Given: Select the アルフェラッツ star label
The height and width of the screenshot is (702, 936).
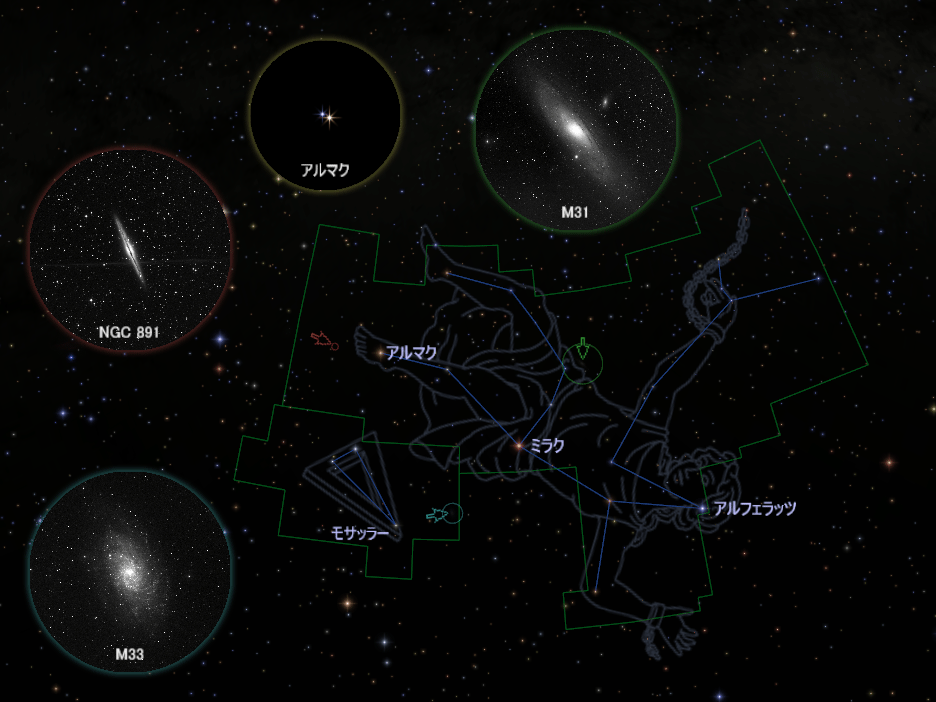Looking at the screenshot, I should tap(754, 508).
